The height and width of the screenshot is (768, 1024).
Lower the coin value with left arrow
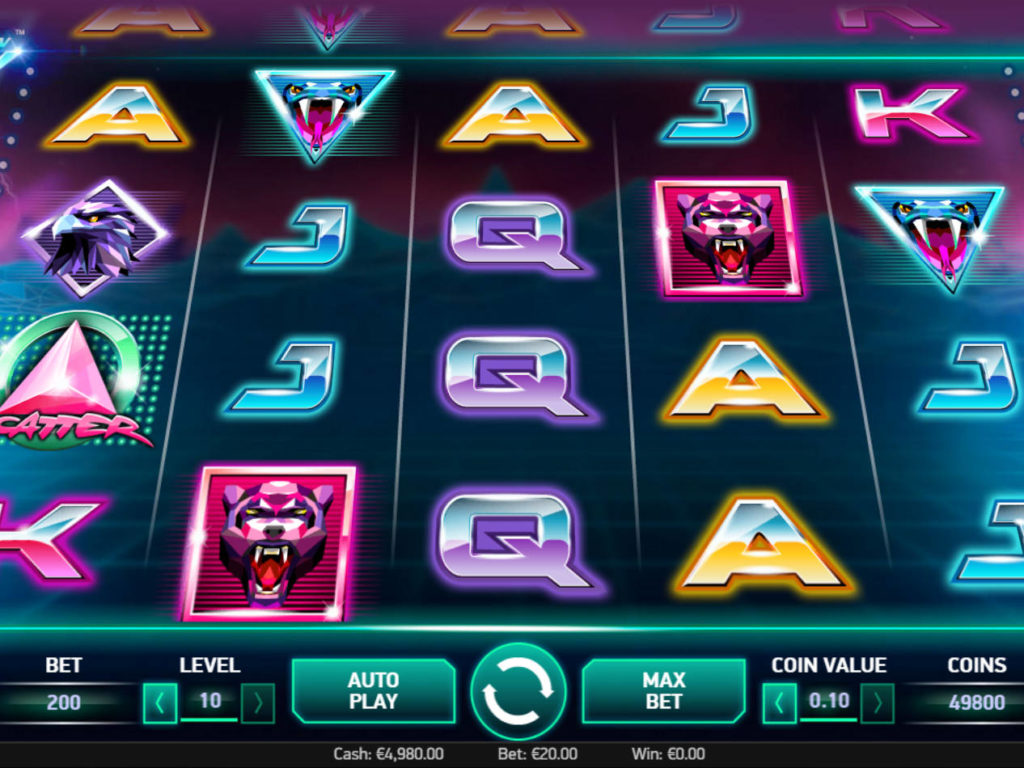pyautogui.click(x=780, y=703)
